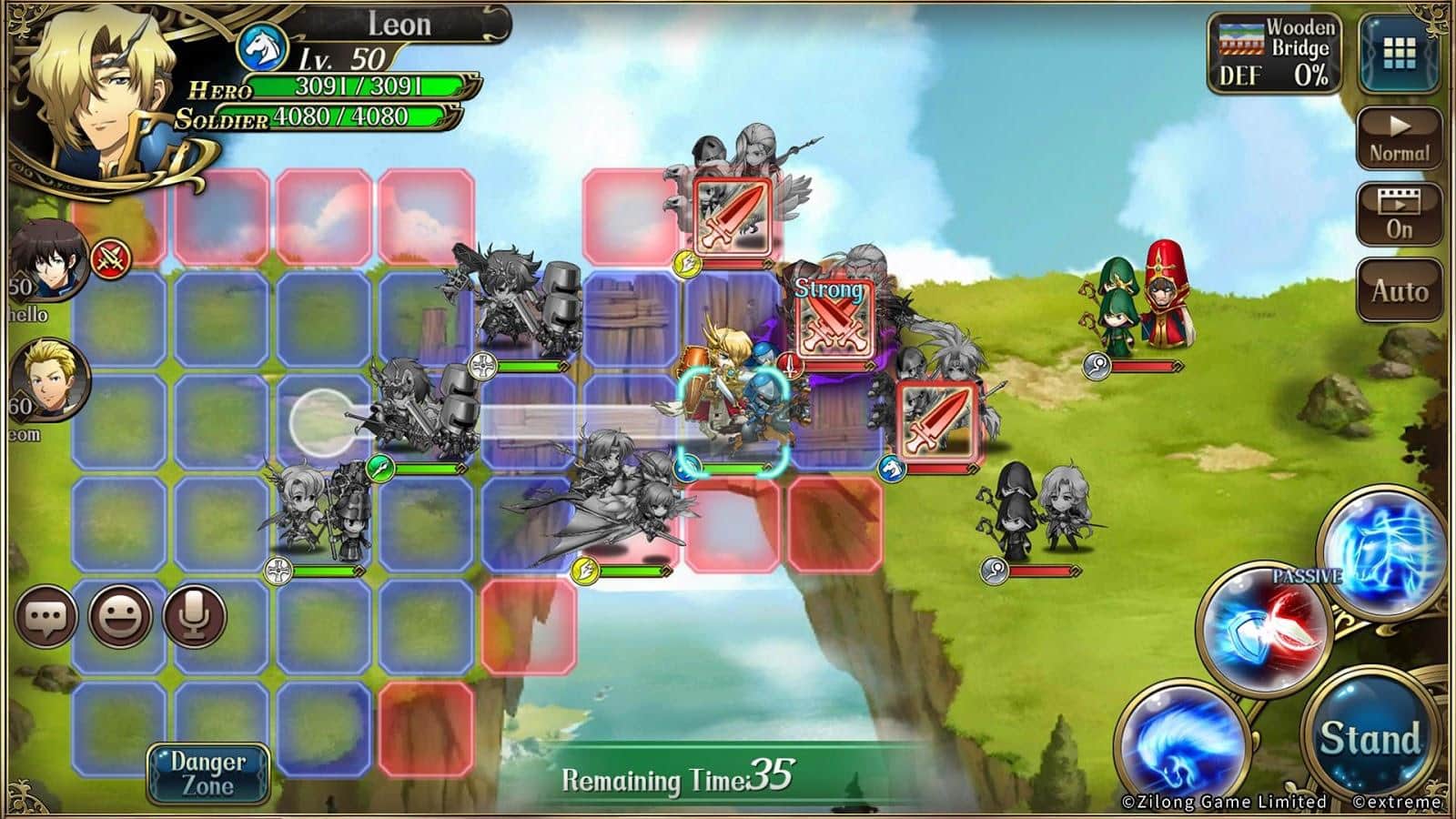
Task: Select the highlighted Leon unit tile
Action: click(x=730, y=421)
